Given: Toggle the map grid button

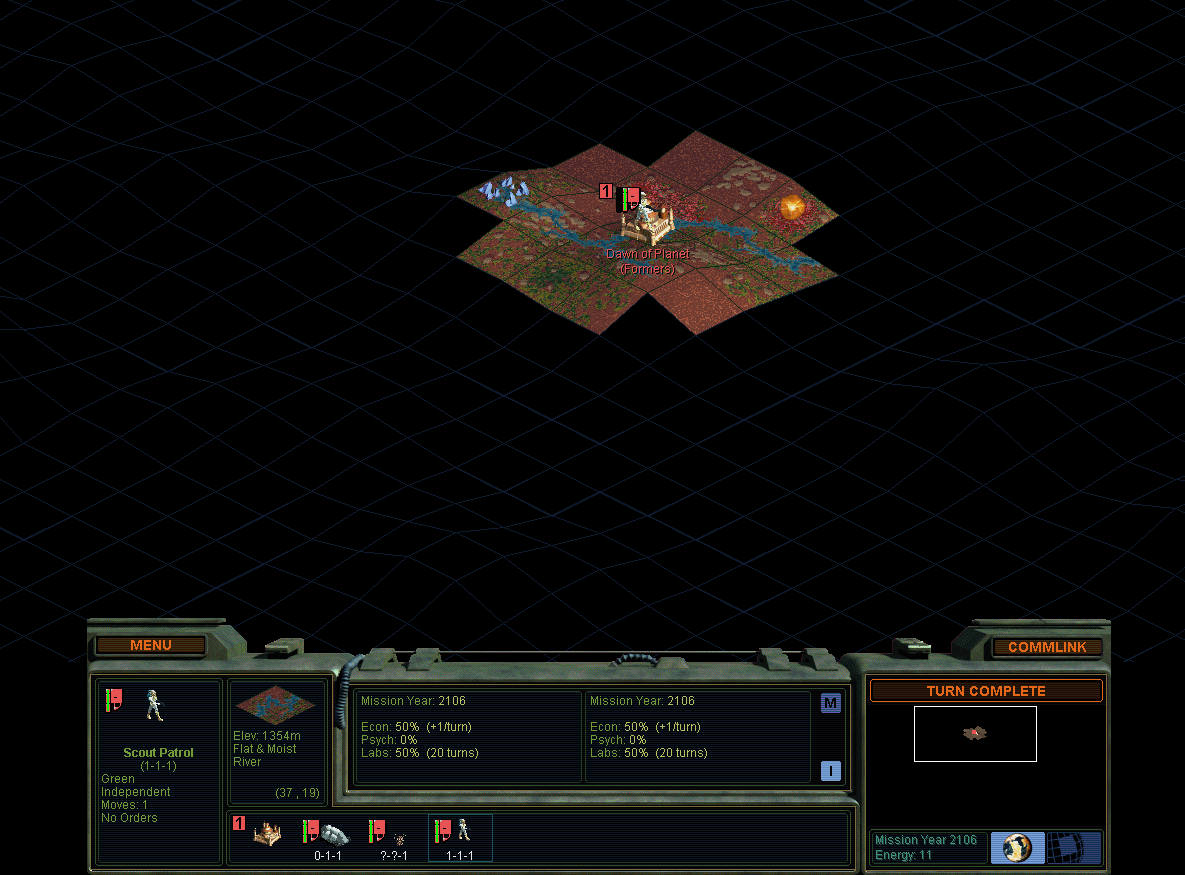Looking at the screenshot, I should pos(1073,847).
